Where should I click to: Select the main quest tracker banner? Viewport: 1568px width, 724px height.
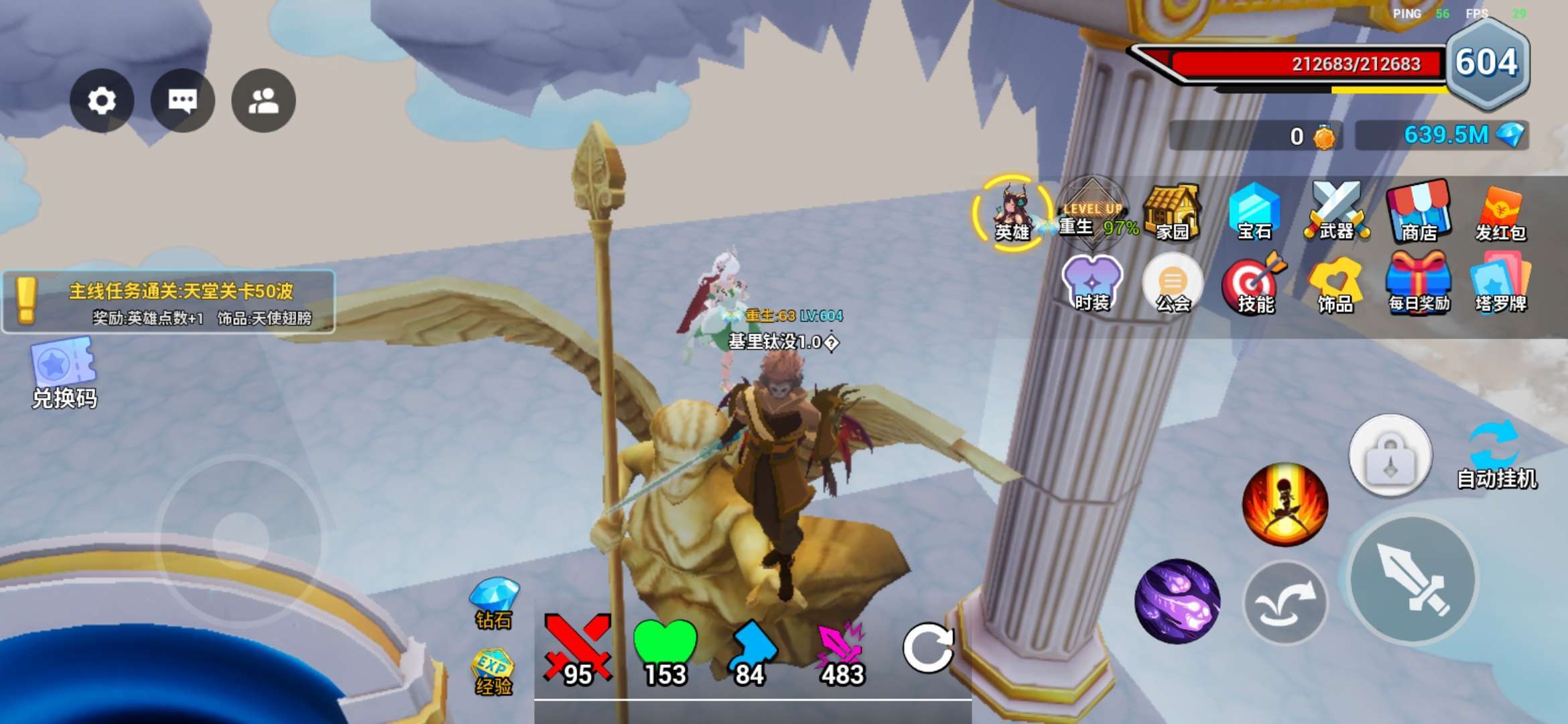point(169,302)
